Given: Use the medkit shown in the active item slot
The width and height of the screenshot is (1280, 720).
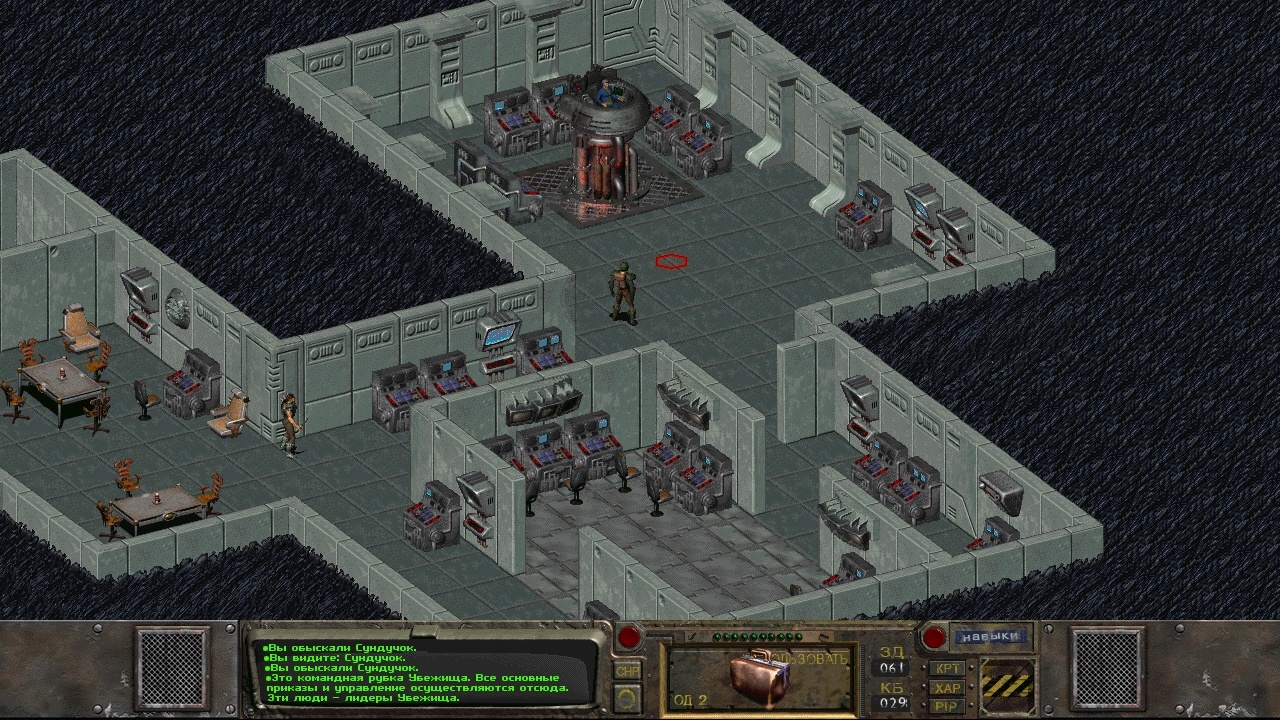Looking at the screenshot, I should tap(758, 676).
